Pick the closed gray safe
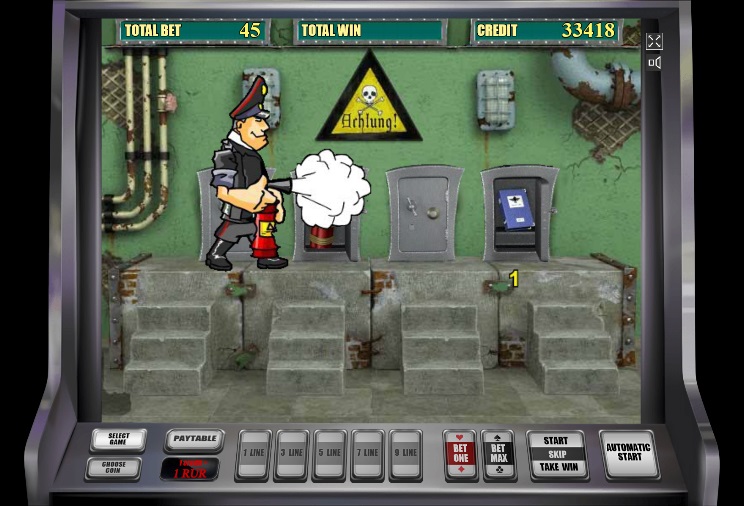The width and height of the screenshot is (744, 506). tap(424, 213)
